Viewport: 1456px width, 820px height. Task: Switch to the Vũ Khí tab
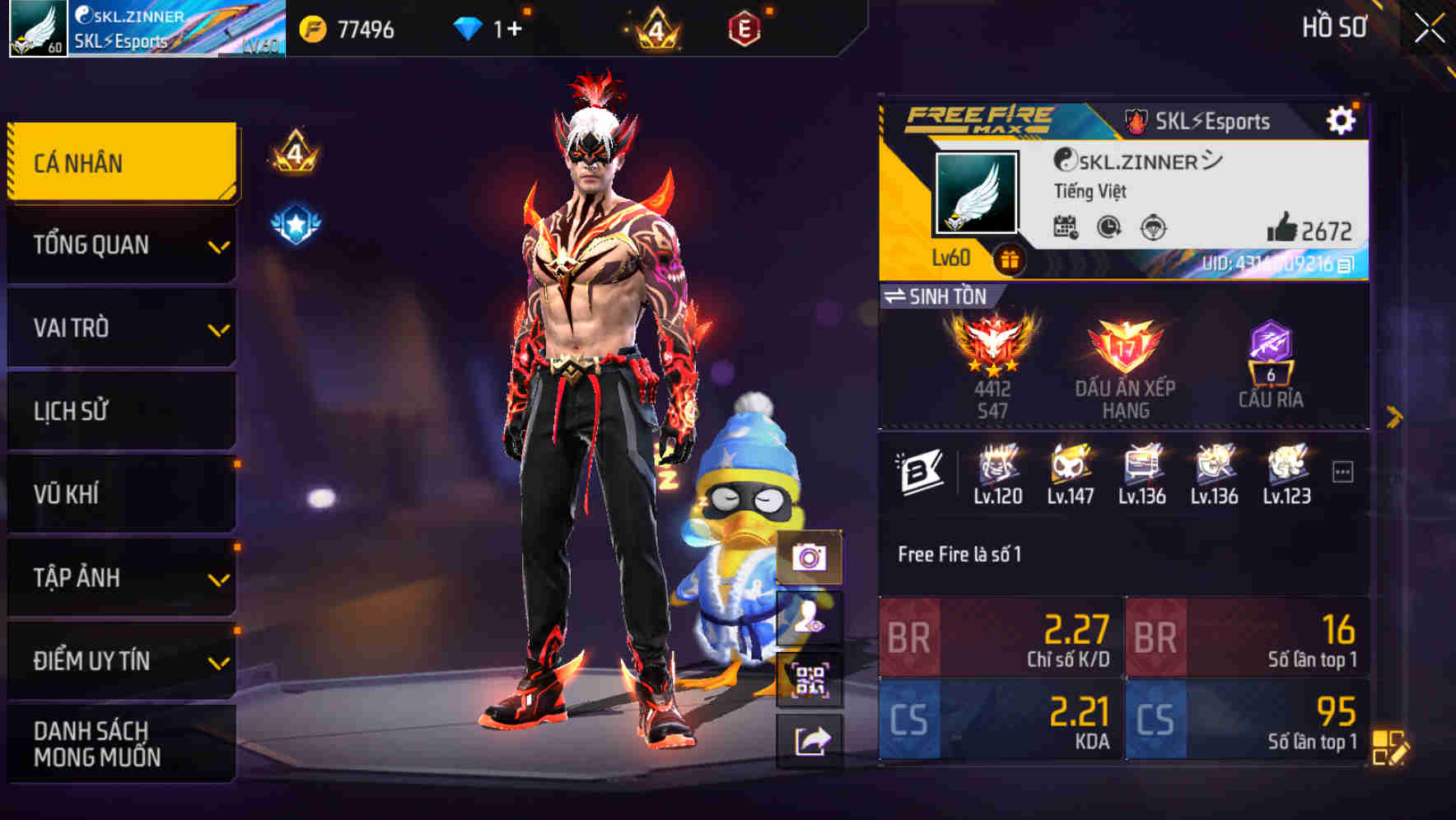tap(121, 493)
